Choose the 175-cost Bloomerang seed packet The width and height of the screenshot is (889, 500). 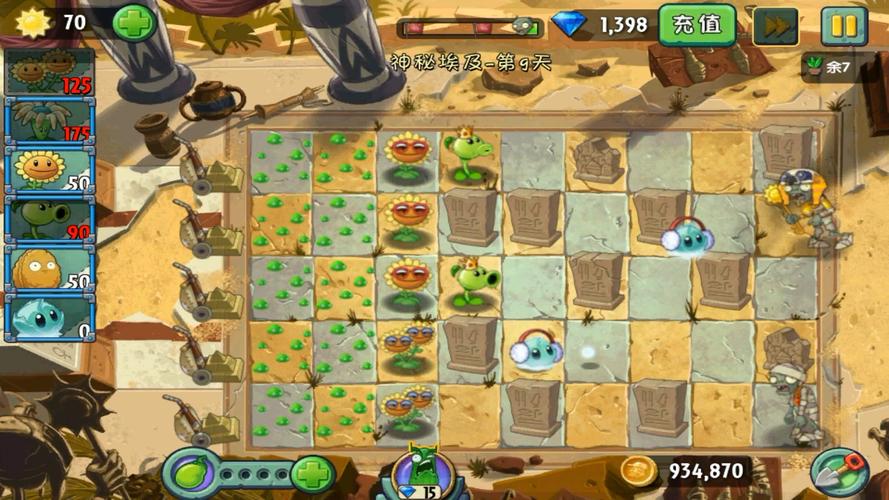click(49, 121)
